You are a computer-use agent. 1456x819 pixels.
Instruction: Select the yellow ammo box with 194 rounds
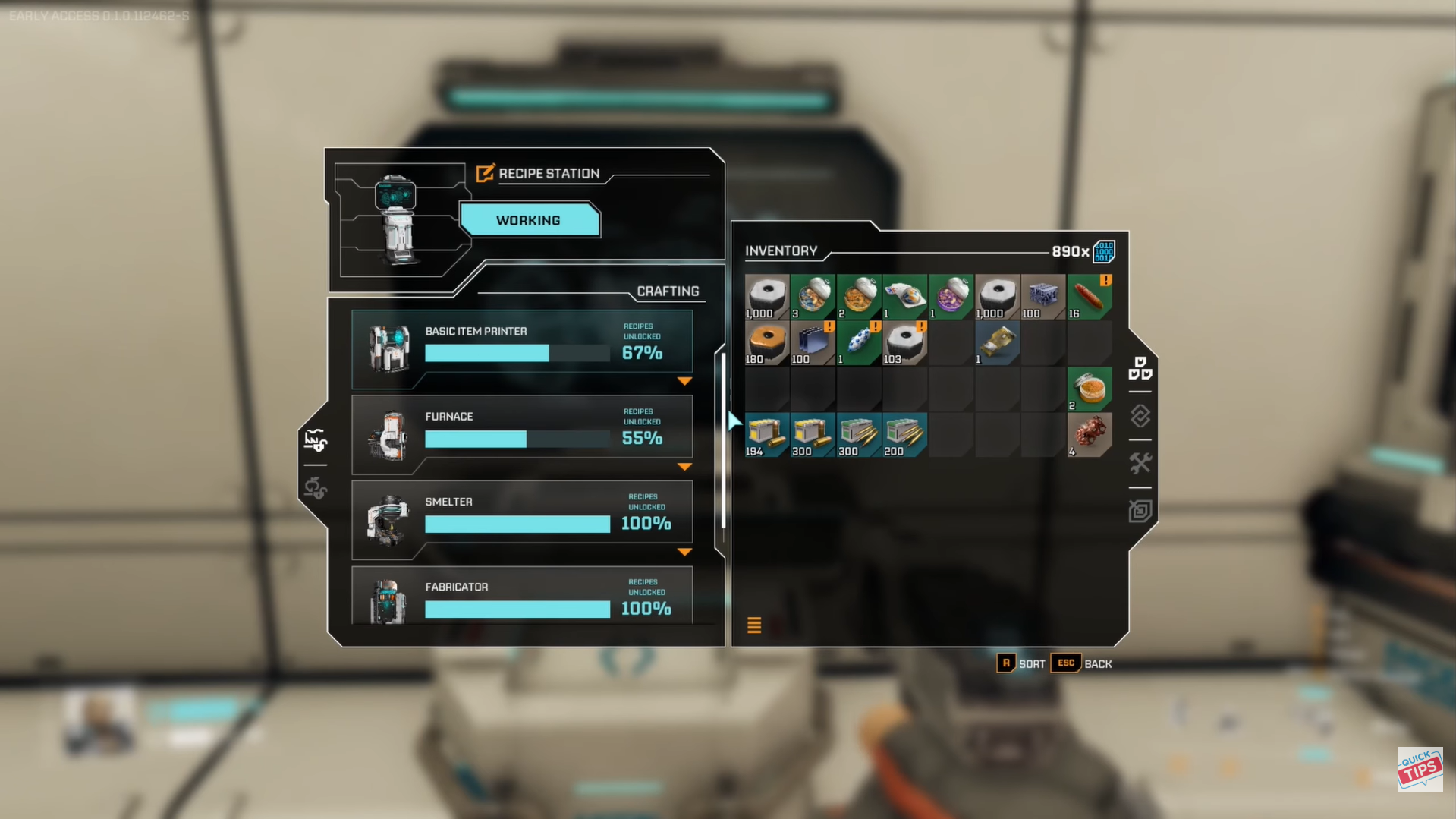tap(766, 435)
